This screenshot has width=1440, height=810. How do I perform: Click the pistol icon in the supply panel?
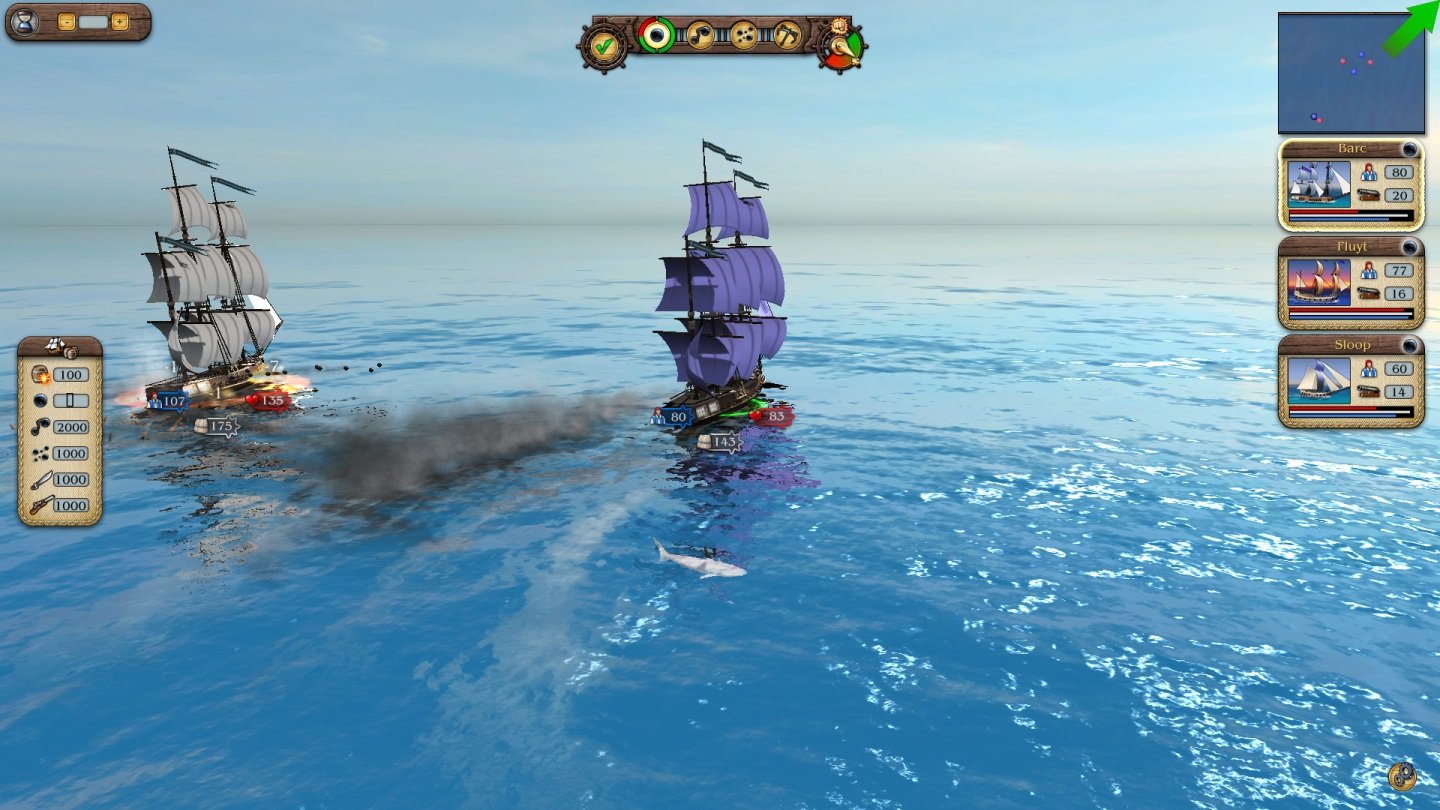[x=41, y=504]
